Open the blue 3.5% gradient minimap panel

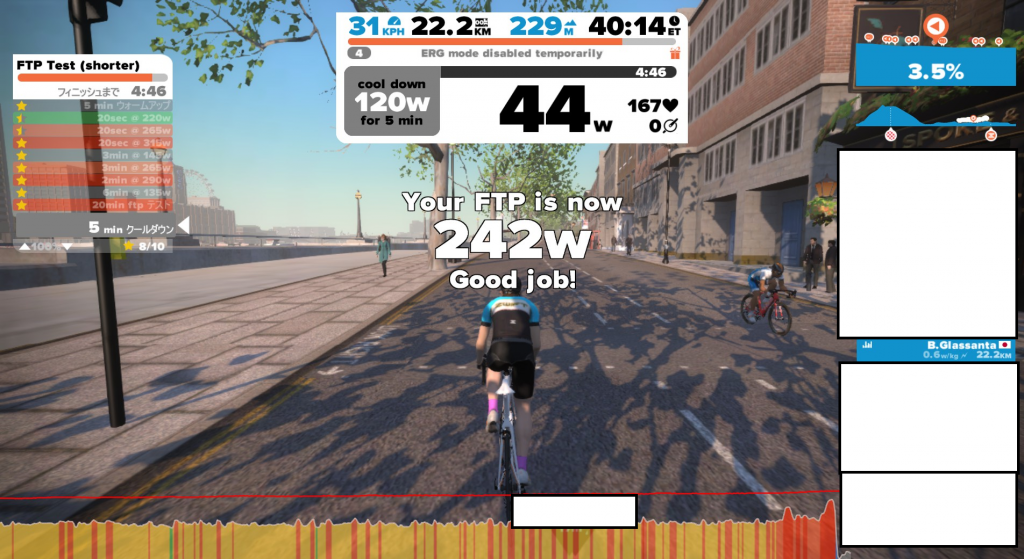point(934,70)
